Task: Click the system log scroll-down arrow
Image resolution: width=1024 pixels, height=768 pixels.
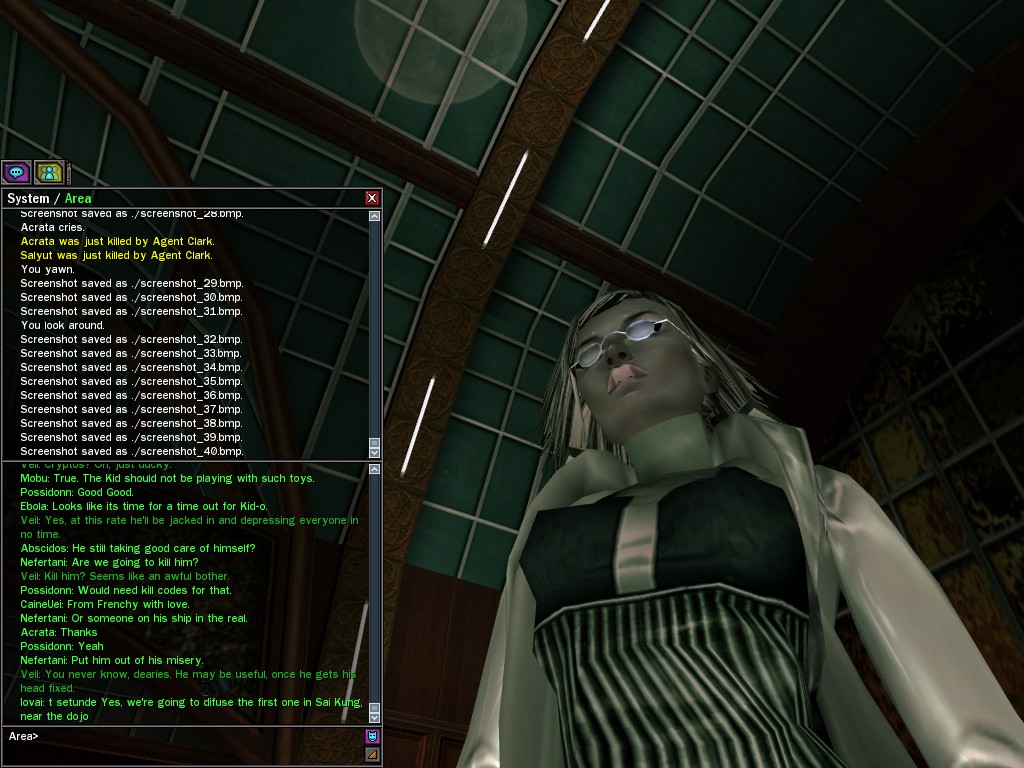Action: (375, 453)
